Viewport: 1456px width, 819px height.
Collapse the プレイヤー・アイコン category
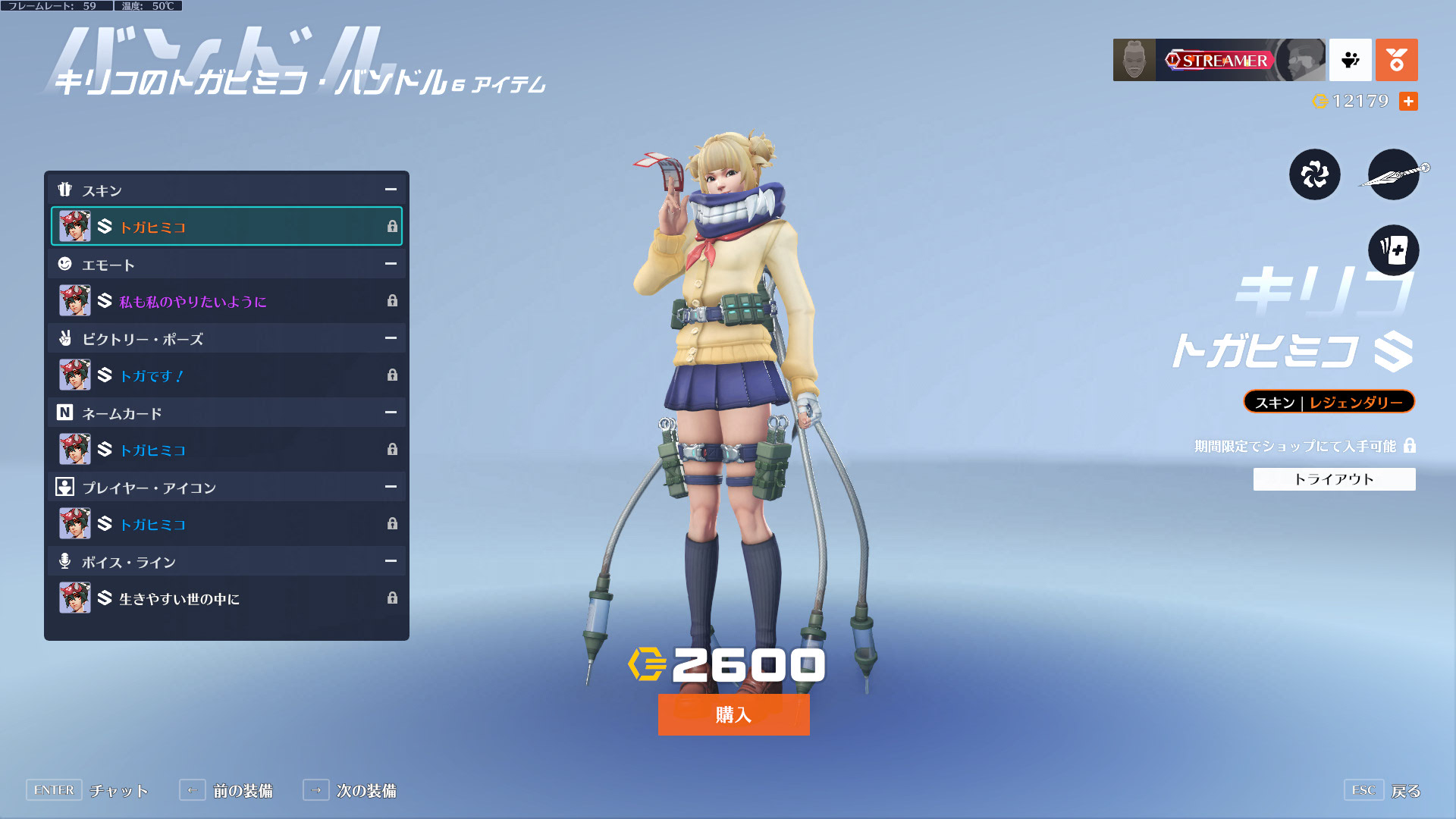pyautogui.click(x=391, y=487)
